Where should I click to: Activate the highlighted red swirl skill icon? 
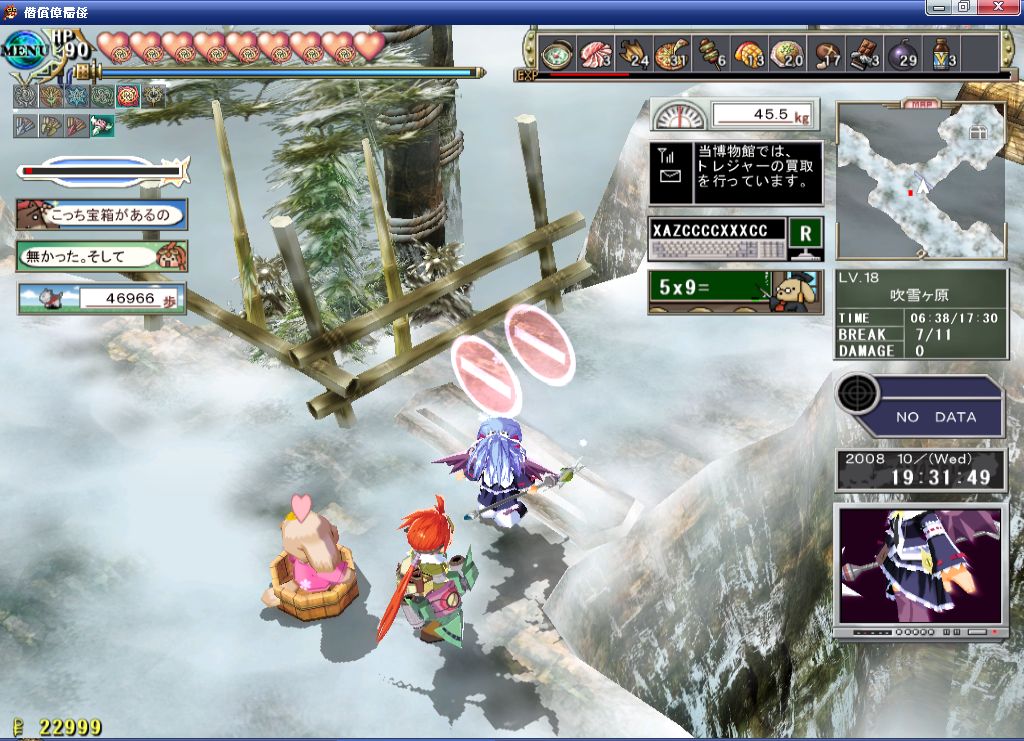[x=127, y=96]
